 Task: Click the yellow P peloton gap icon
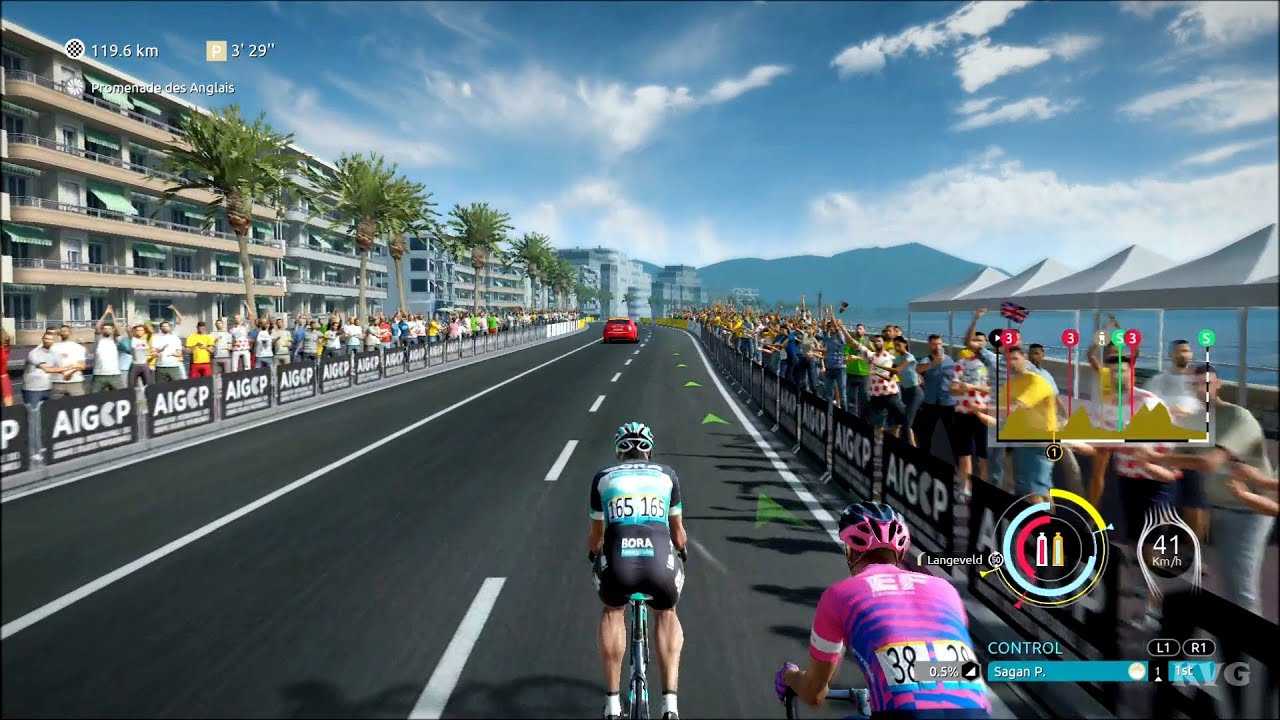(x=215, y=50)
